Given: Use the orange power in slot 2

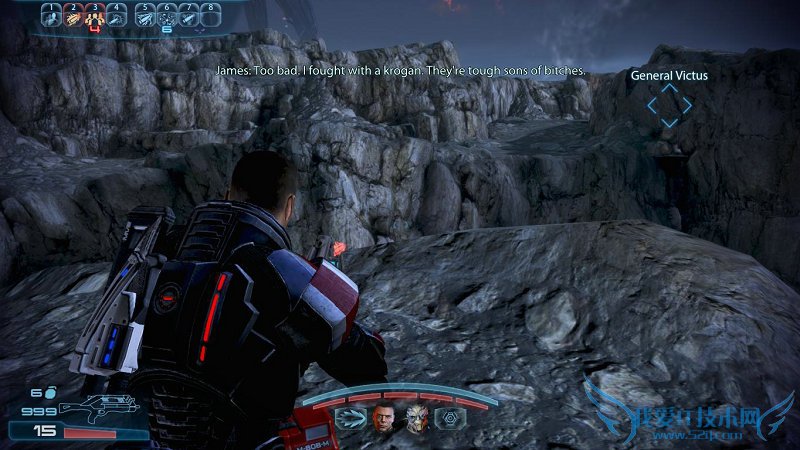Looking at the screenshot, I should 72,17.
